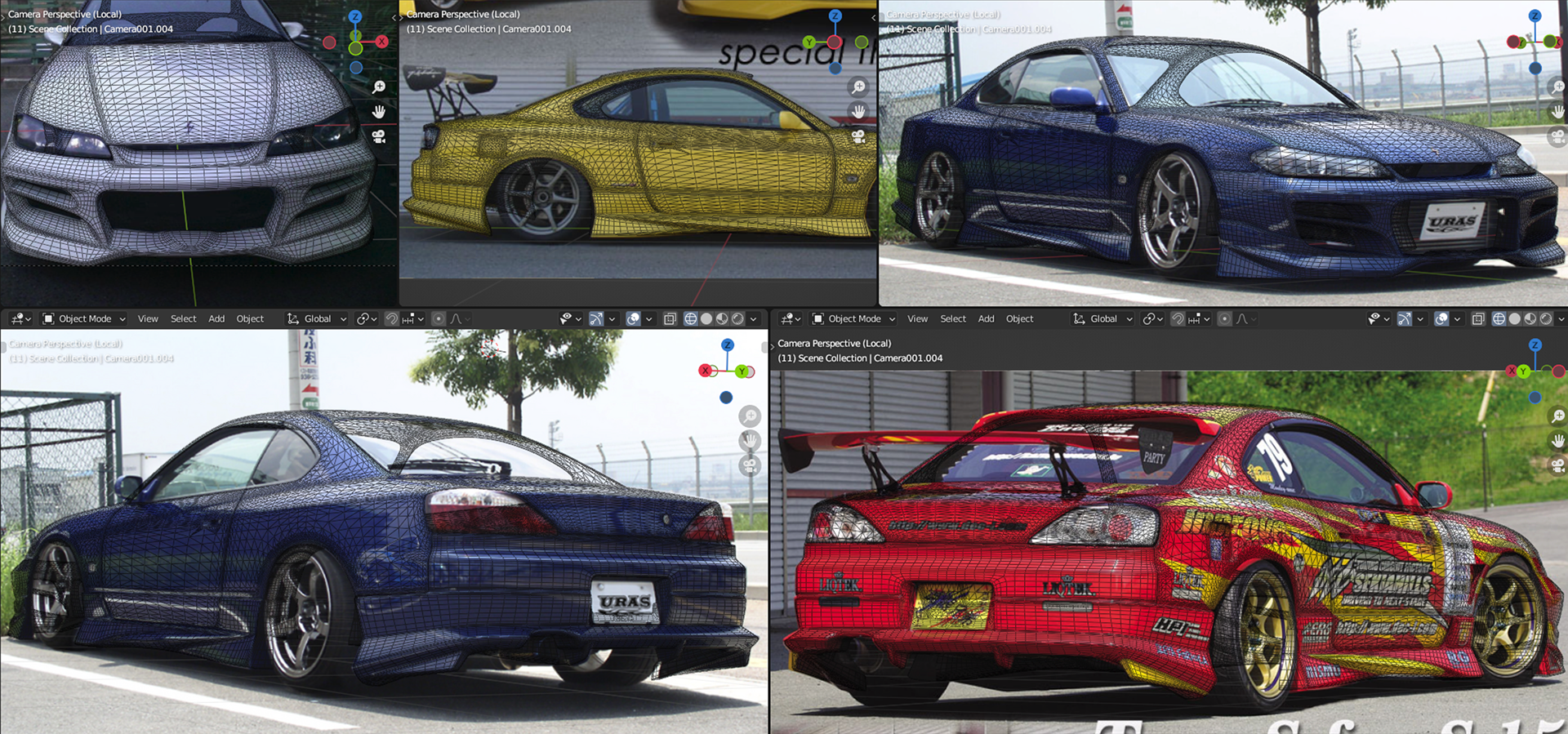Open the View menu
1568x734 pixels.
click(x=917, y=318)
